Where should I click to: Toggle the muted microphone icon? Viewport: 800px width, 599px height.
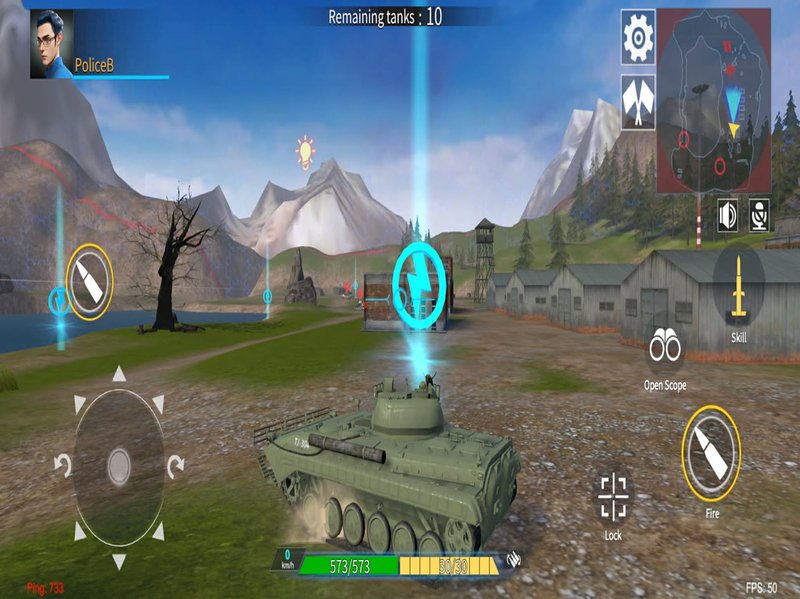point(760,215)
